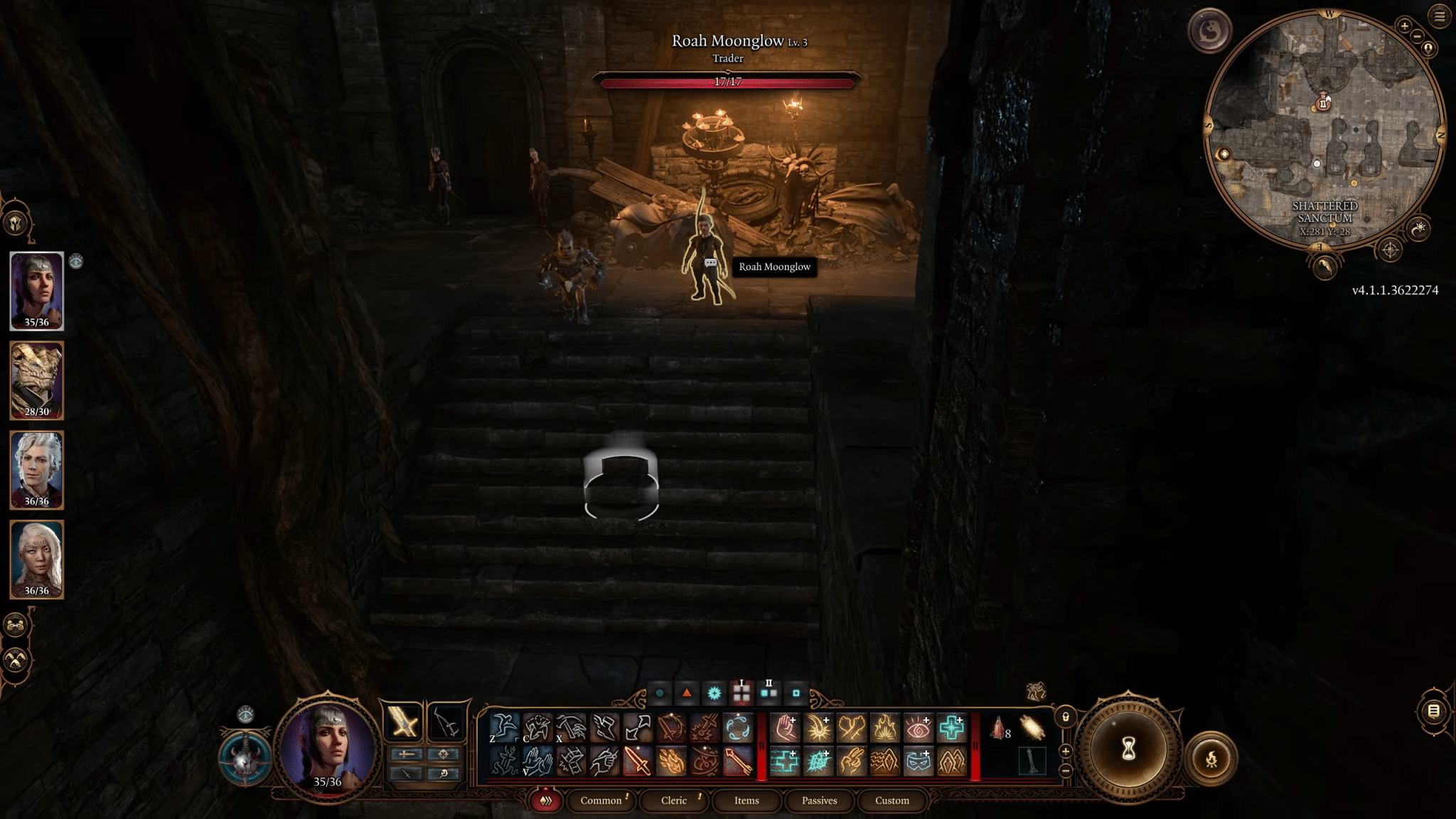The height and width of the screenshot is (819, 1456).
Task: Expand the hotbar with the double-chevron button
Action: (545, 801)
